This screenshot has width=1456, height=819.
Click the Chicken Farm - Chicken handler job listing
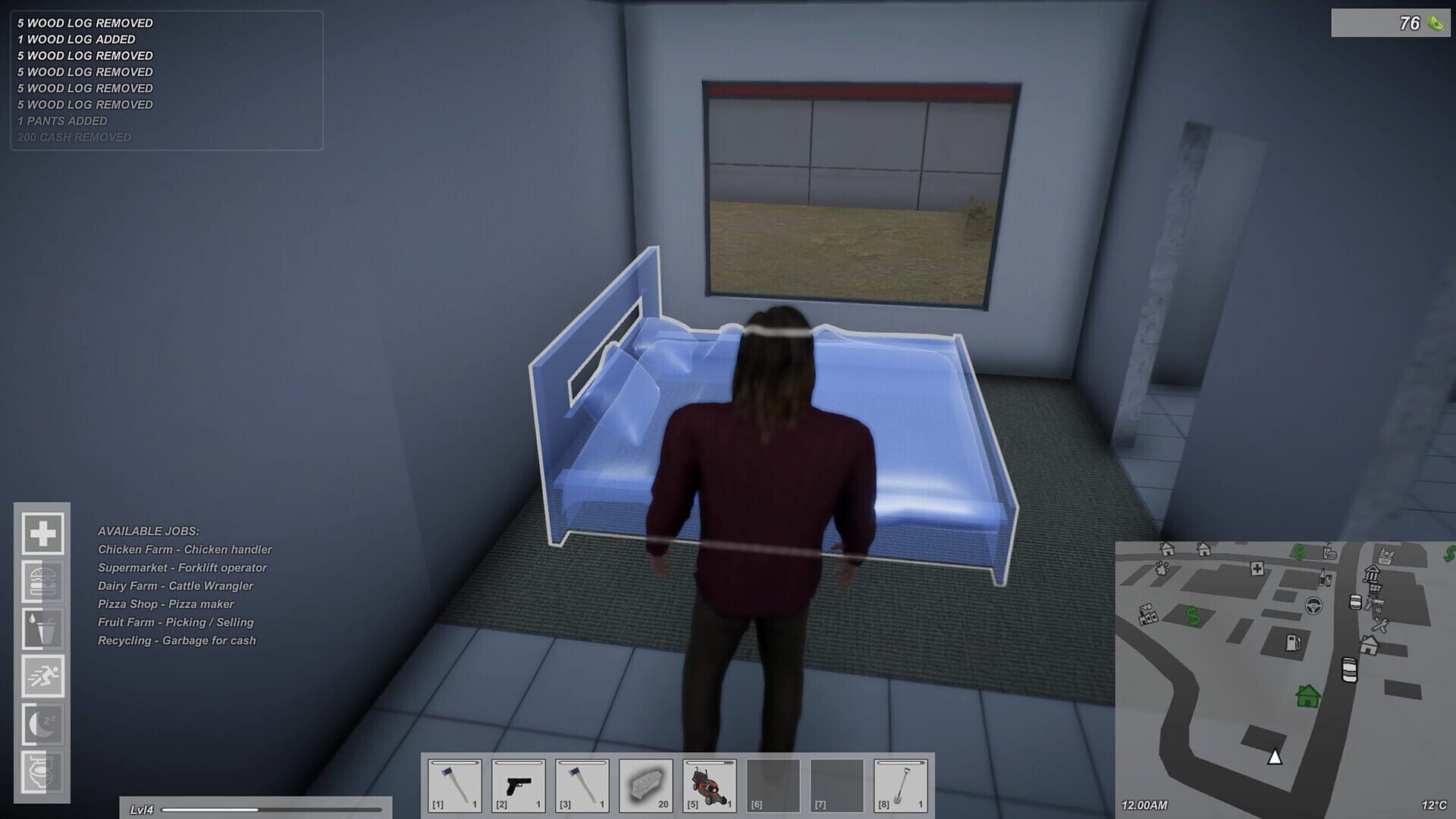[x=186, y=549]
